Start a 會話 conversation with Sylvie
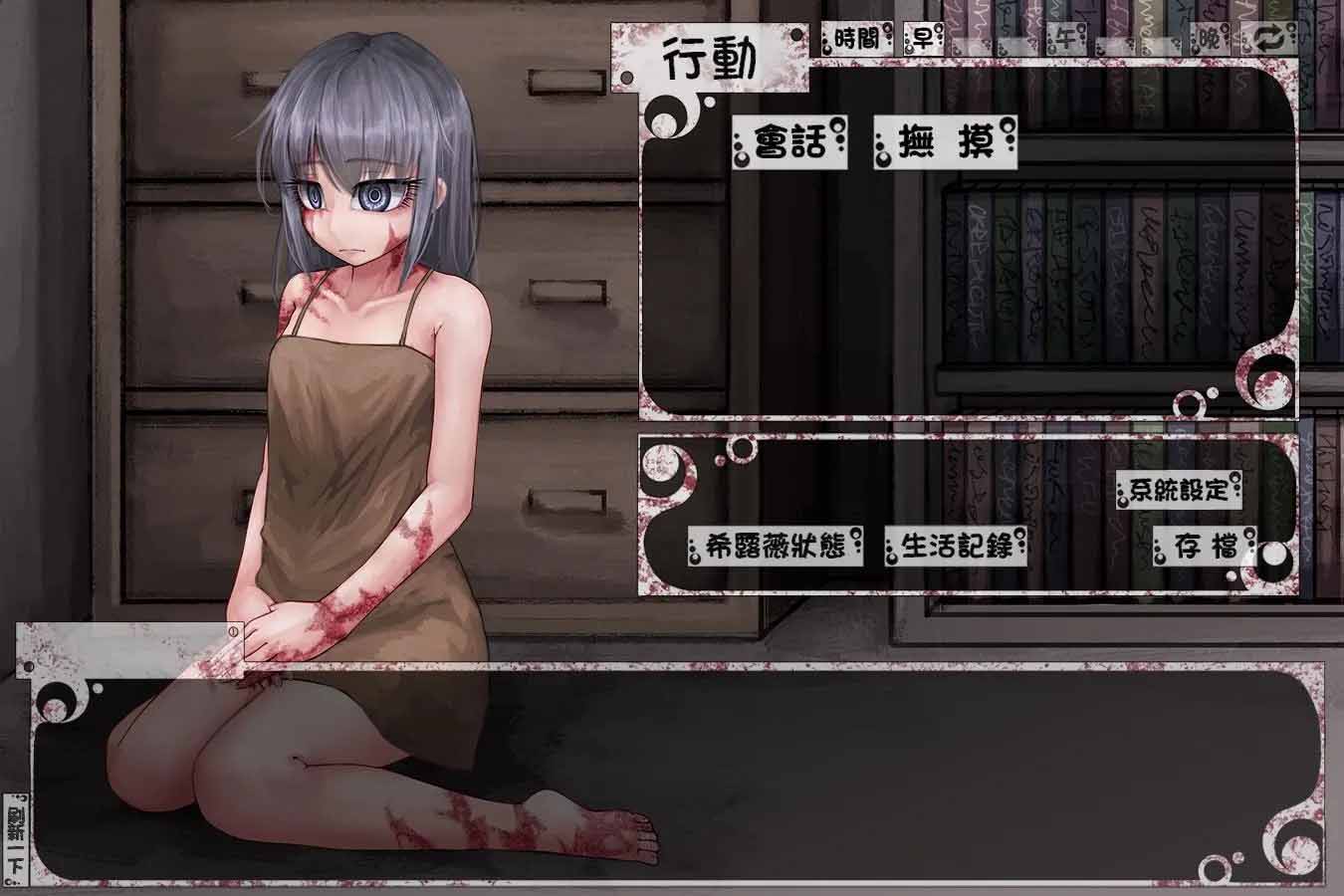Image resolution: width=1344 pixels, height=896 pixels. [791, 143]
